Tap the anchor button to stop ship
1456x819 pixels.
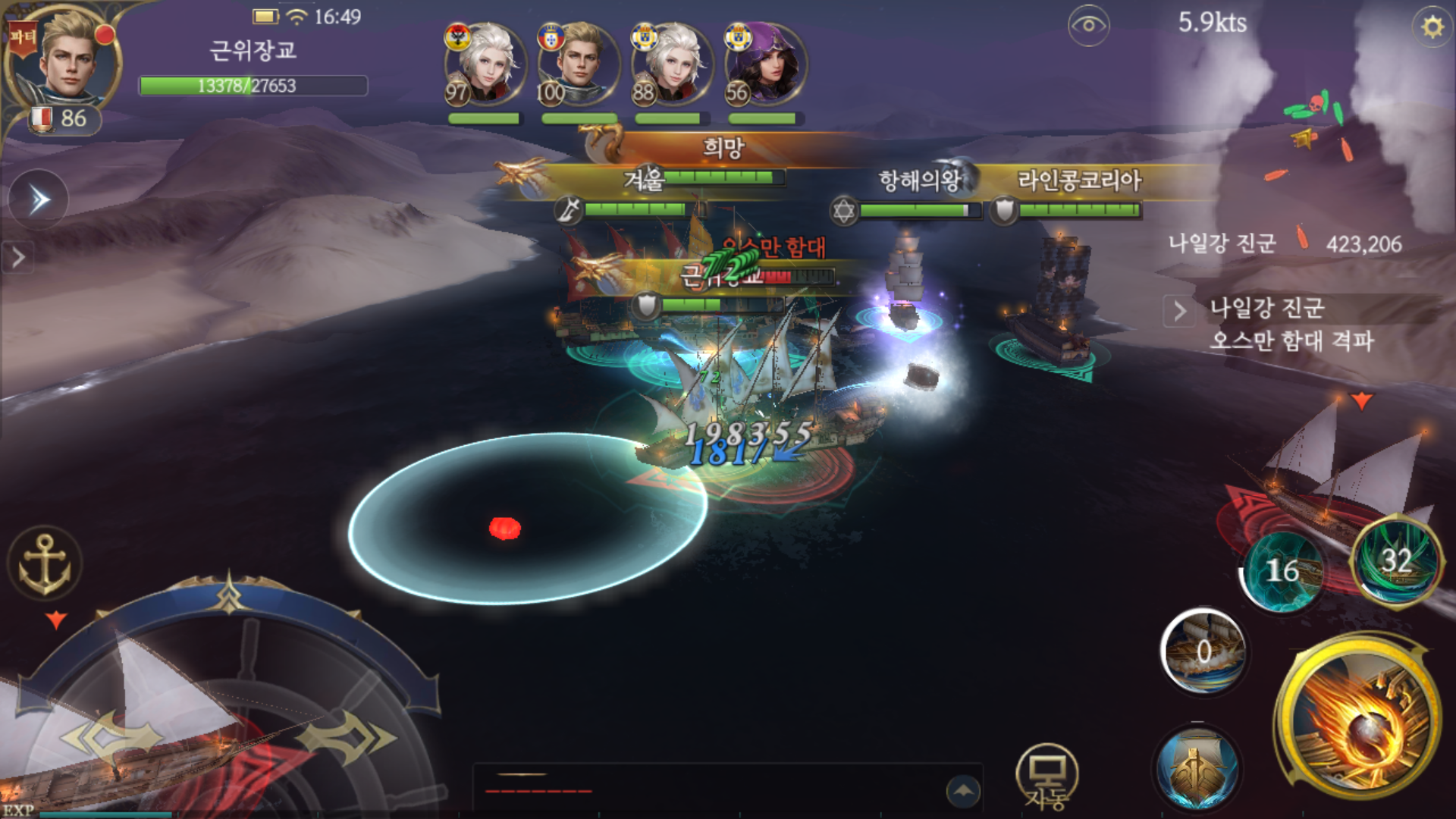click(x=44, y=564)
